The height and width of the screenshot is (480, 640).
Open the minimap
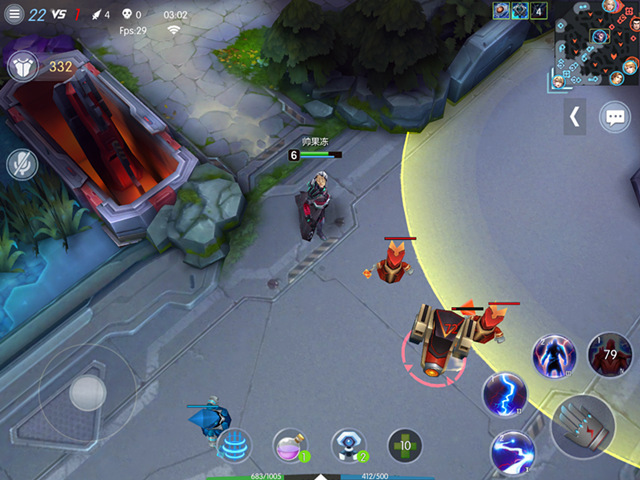coord(597,43)
